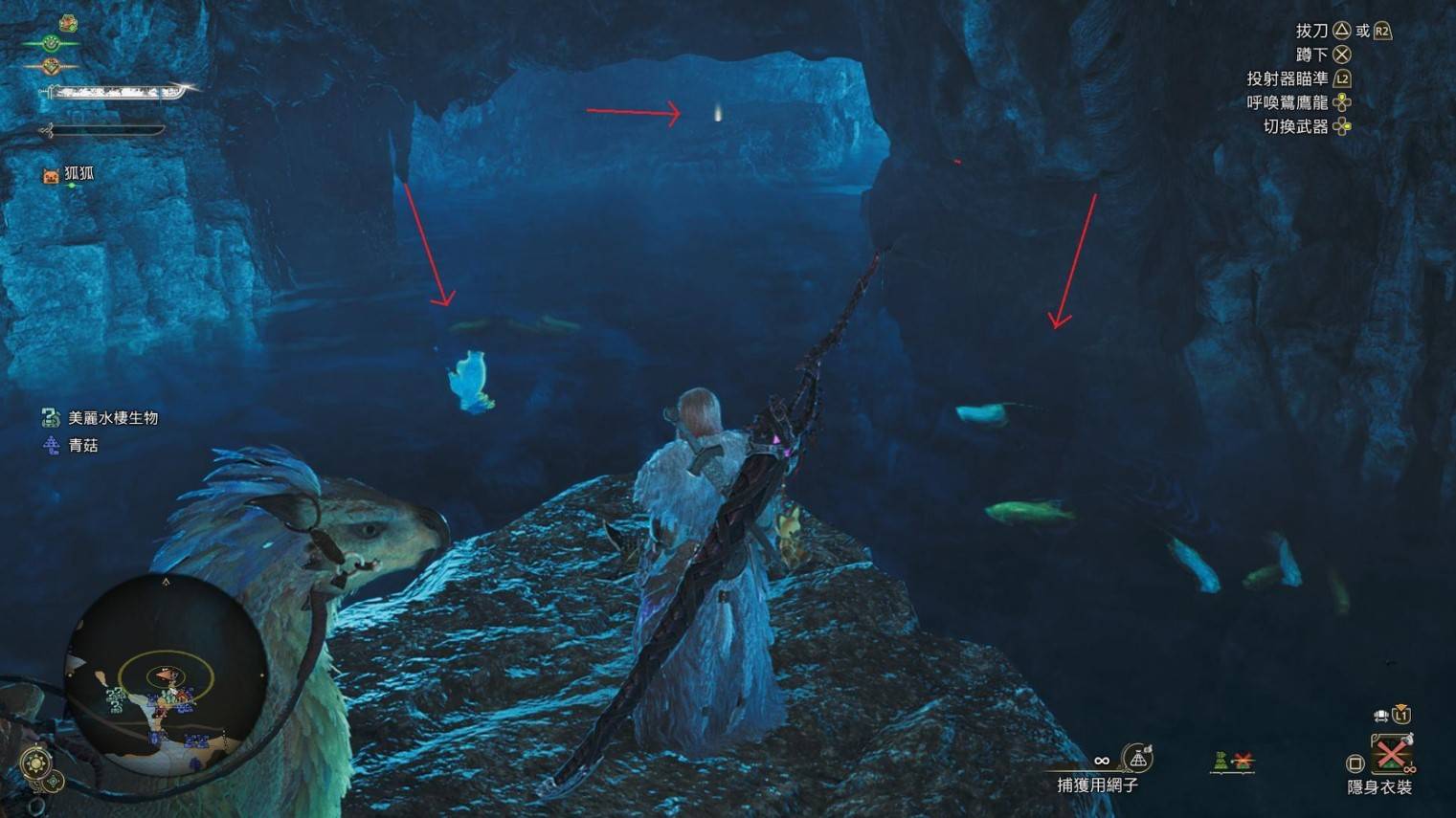Open the circular minimap
Viewport: 1456px width, 818px height.
pos(165,674)
